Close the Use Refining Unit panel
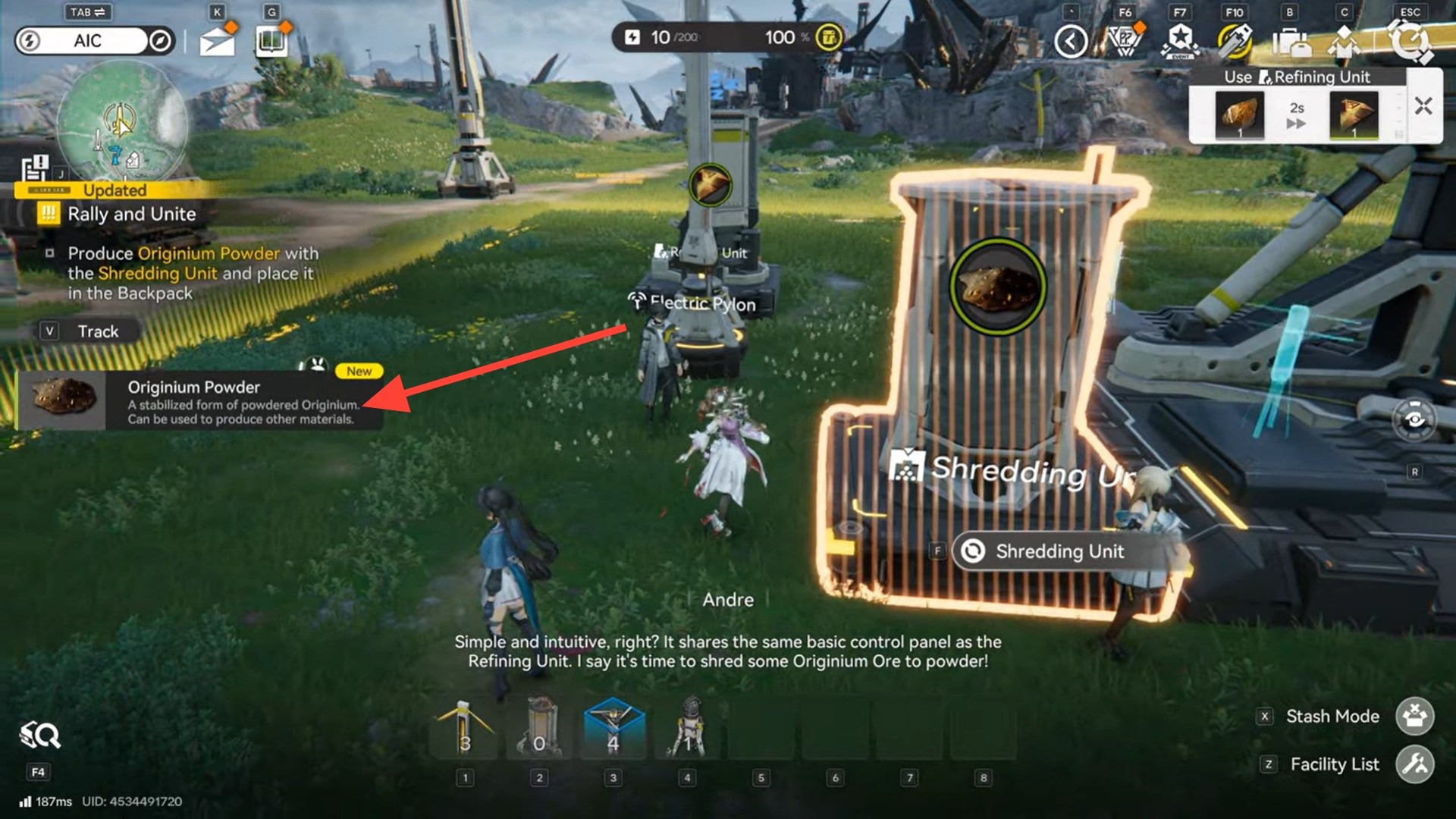 [x=1423, y=106]
